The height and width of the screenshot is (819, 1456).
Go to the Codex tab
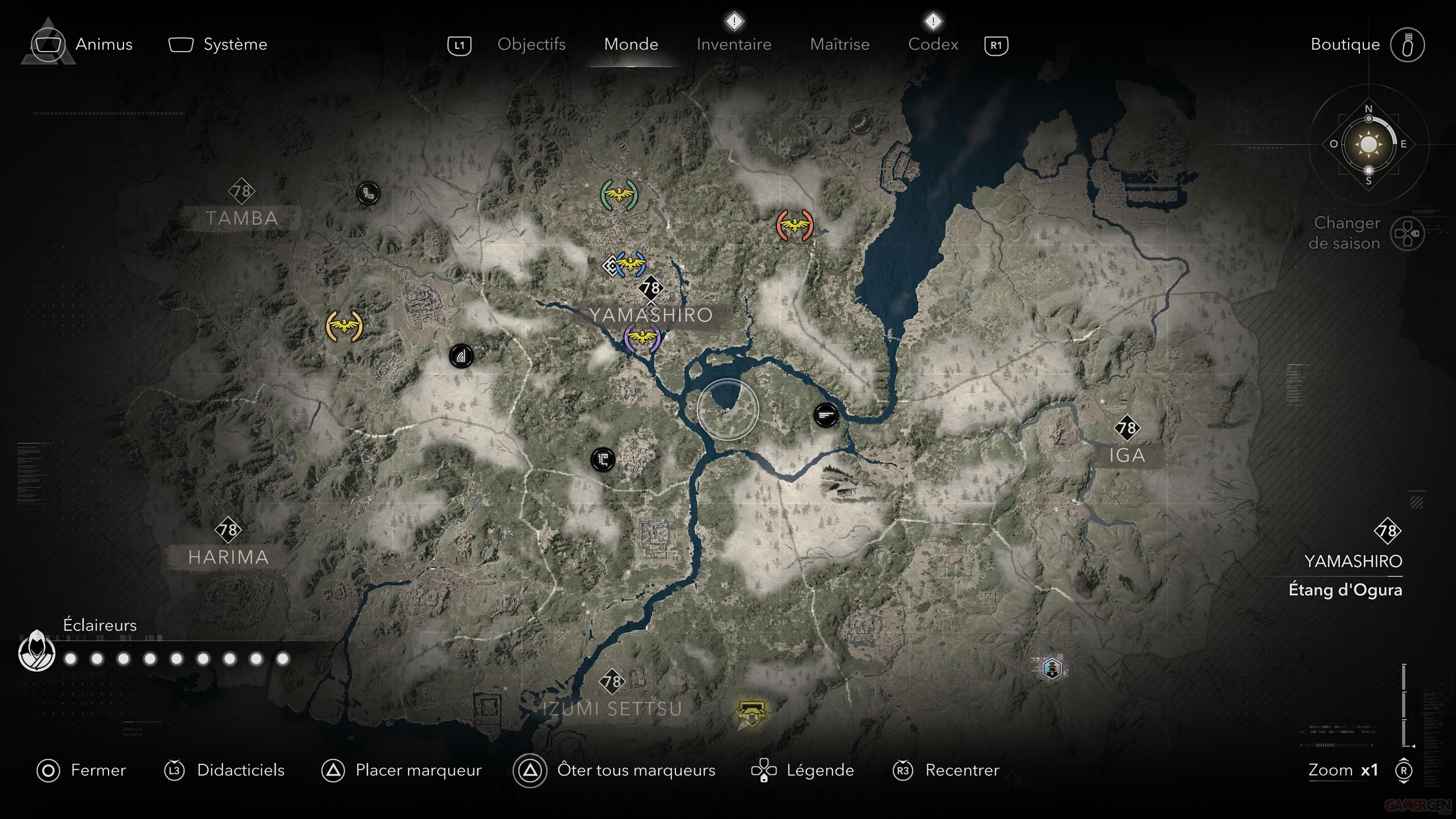coord(933,44)
